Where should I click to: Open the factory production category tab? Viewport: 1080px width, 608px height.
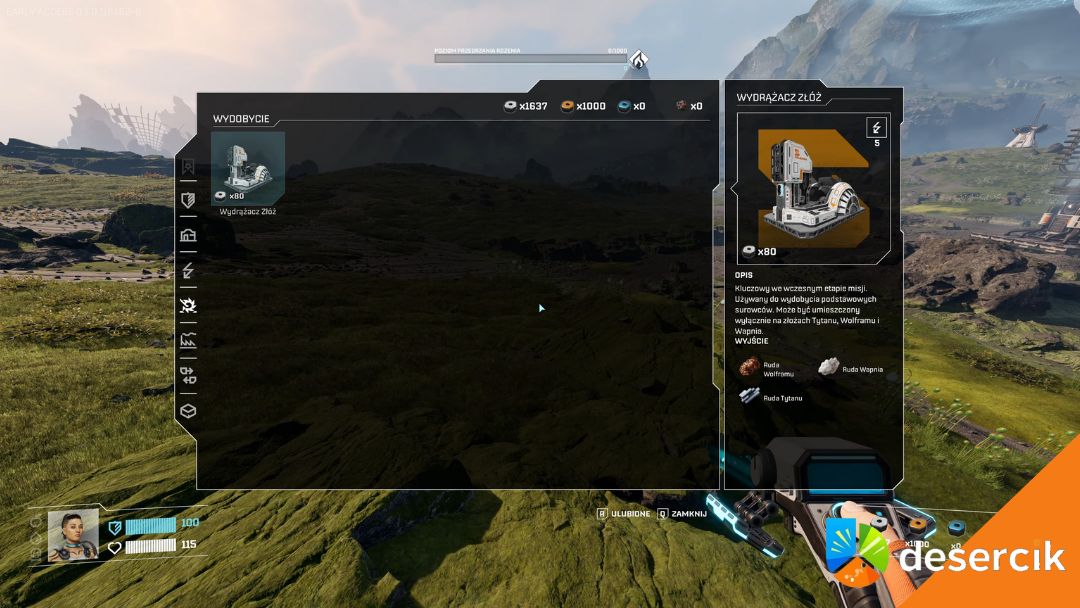[188, 341]
